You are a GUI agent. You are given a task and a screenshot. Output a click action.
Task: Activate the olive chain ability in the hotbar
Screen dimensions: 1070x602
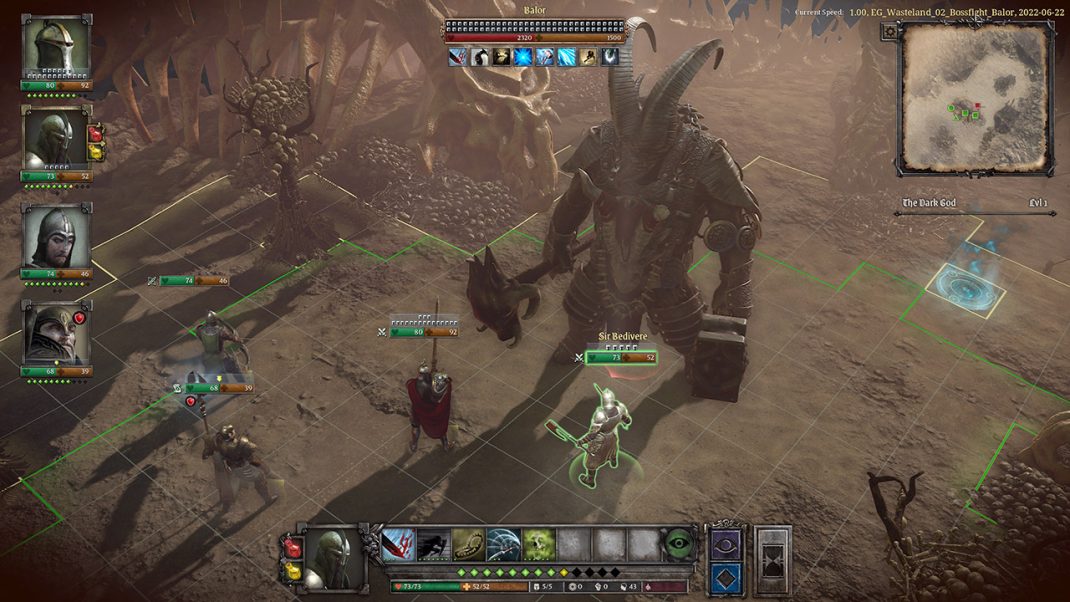[468, 545]
